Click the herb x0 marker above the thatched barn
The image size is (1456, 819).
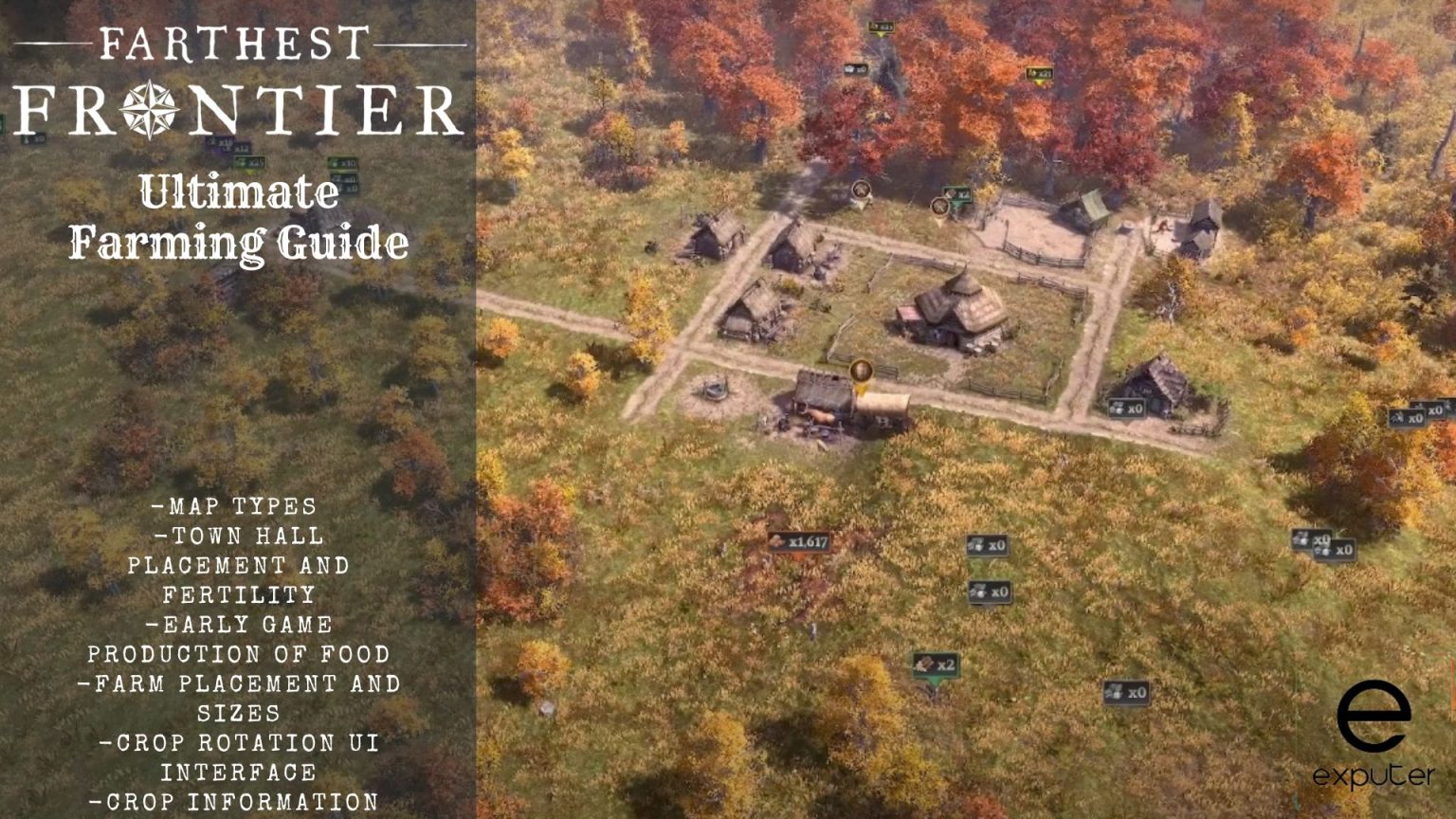1128,406
